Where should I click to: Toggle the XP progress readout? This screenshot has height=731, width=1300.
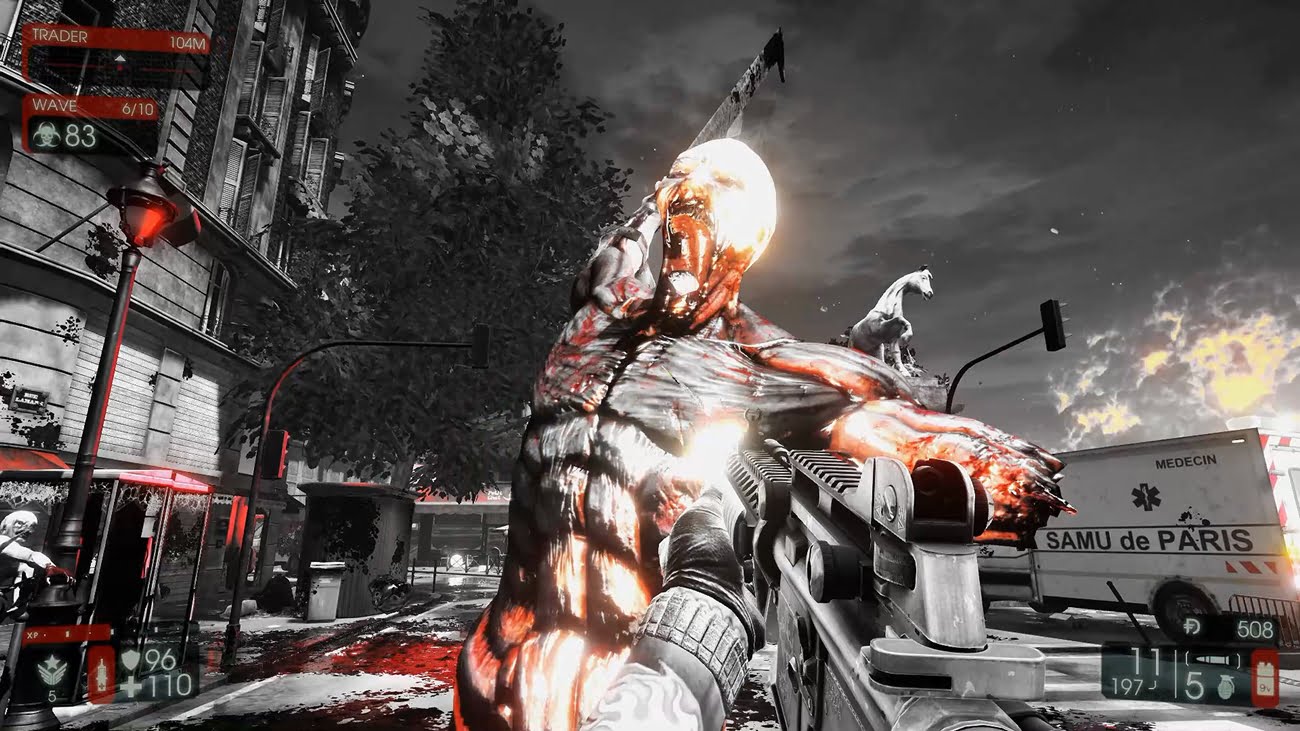(67, 634)
